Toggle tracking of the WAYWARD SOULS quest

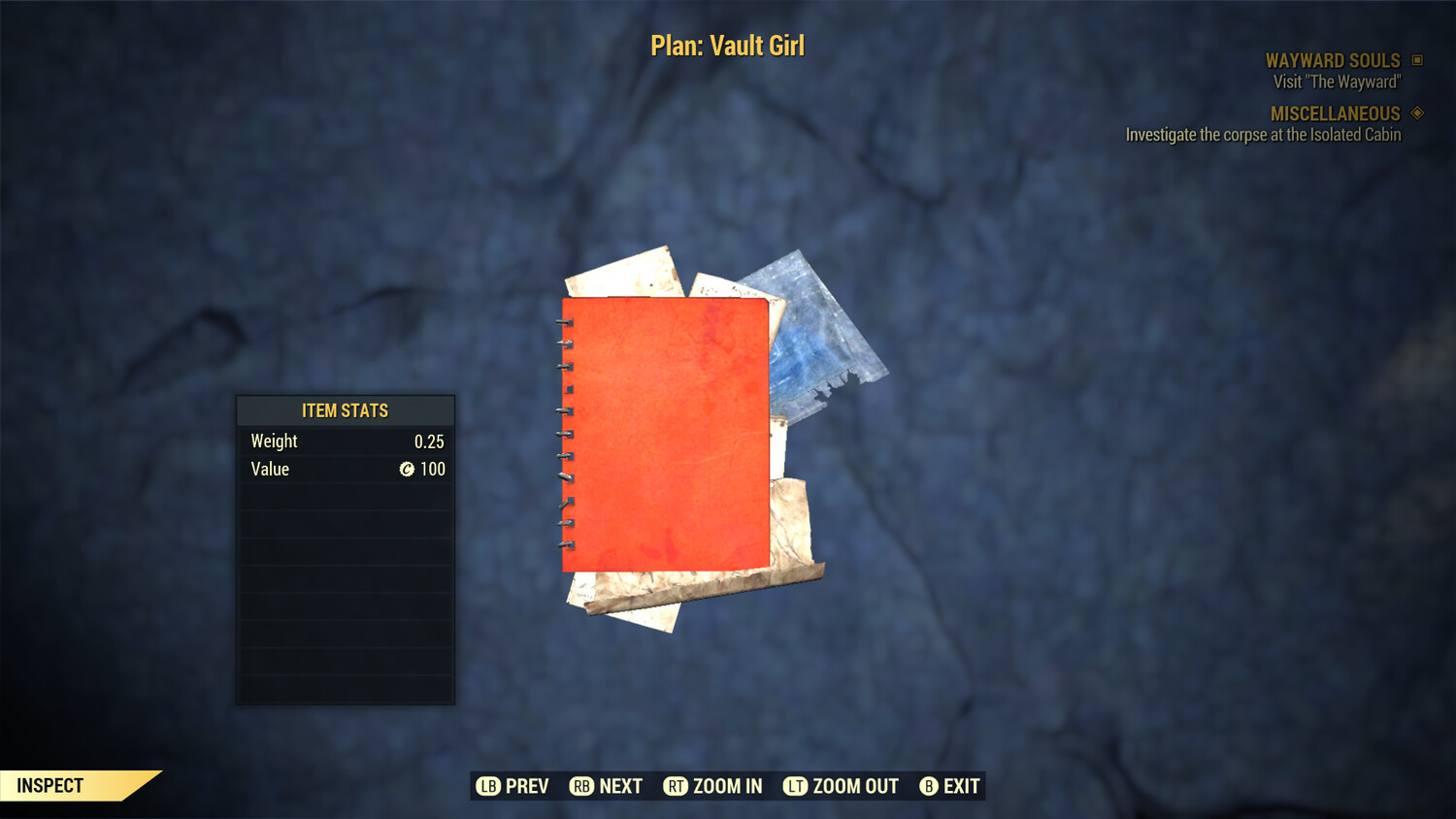coord(1332,60)
